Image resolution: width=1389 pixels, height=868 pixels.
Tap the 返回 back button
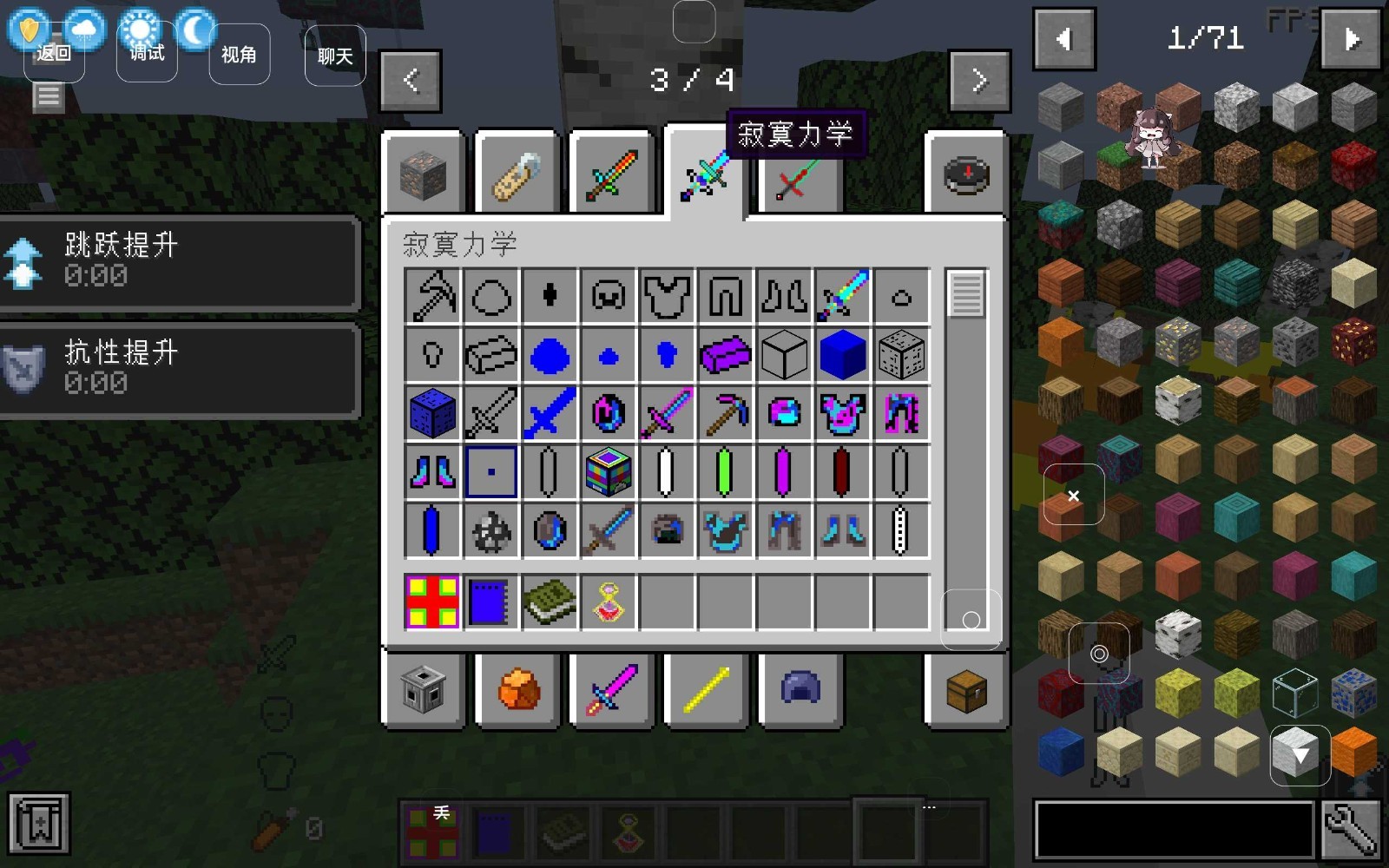pyautogui.click(x=54, y=54)
